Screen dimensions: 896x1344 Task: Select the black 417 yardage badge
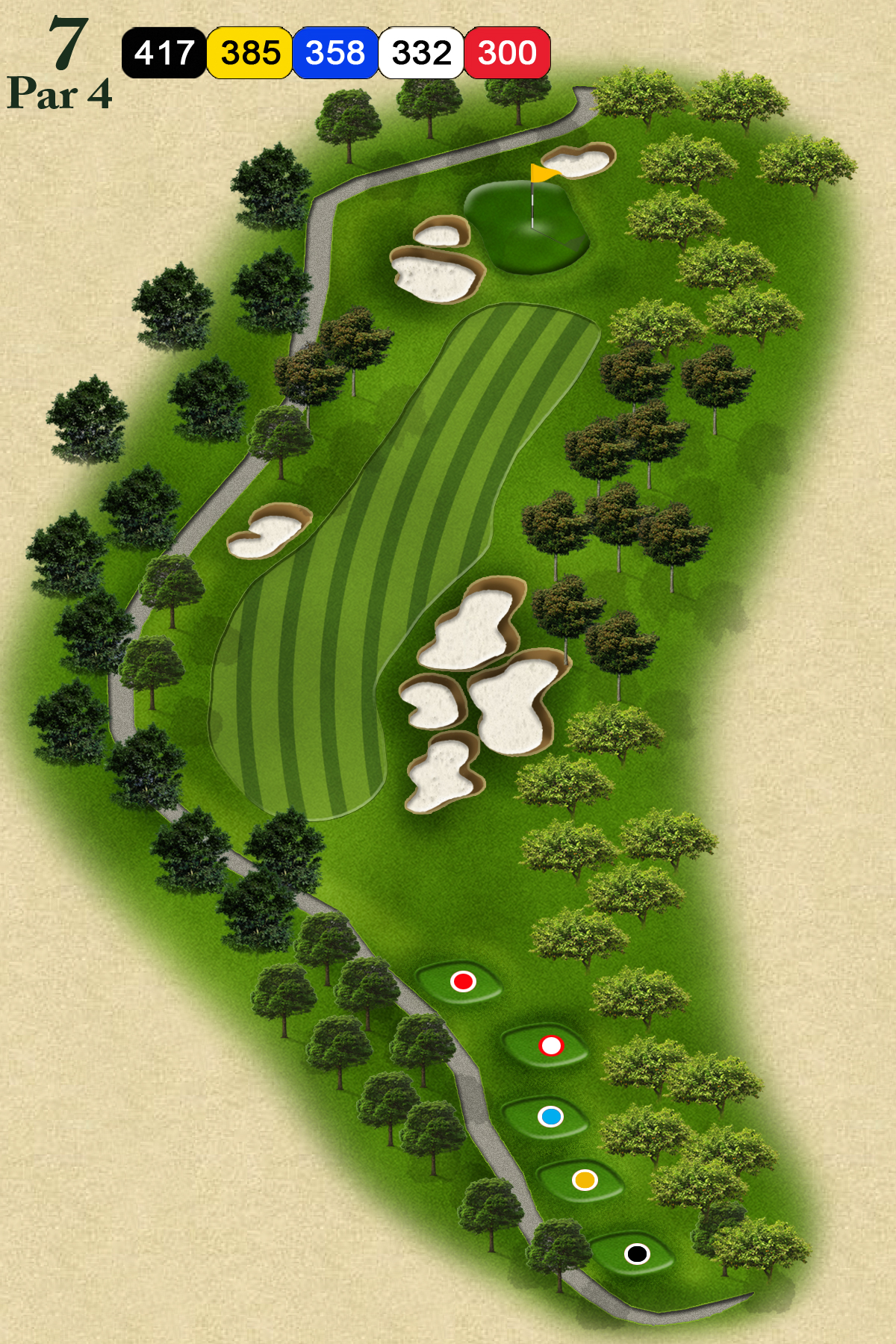(164, 53)
